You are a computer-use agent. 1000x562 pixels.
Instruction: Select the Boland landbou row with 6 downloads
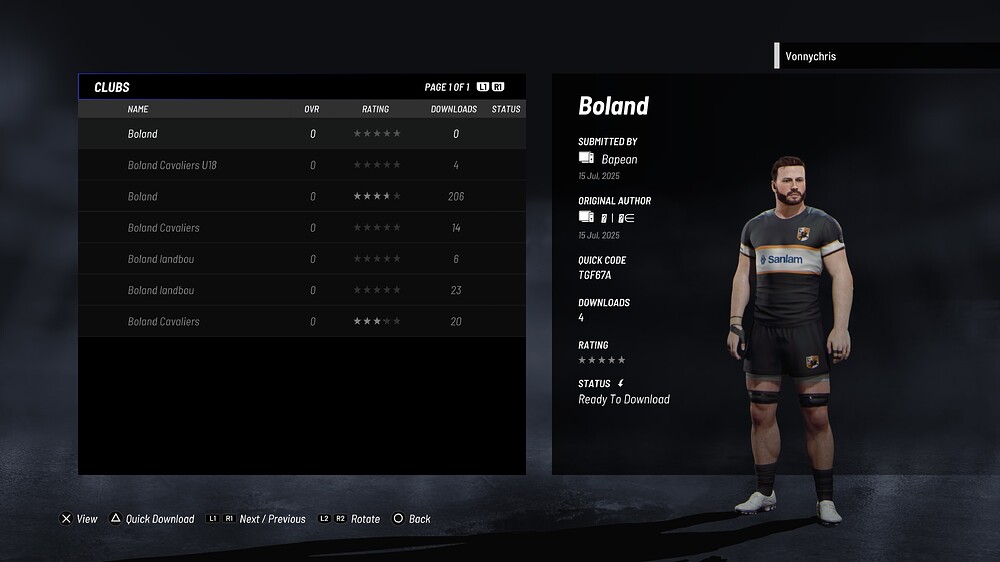tap(300, 259)
